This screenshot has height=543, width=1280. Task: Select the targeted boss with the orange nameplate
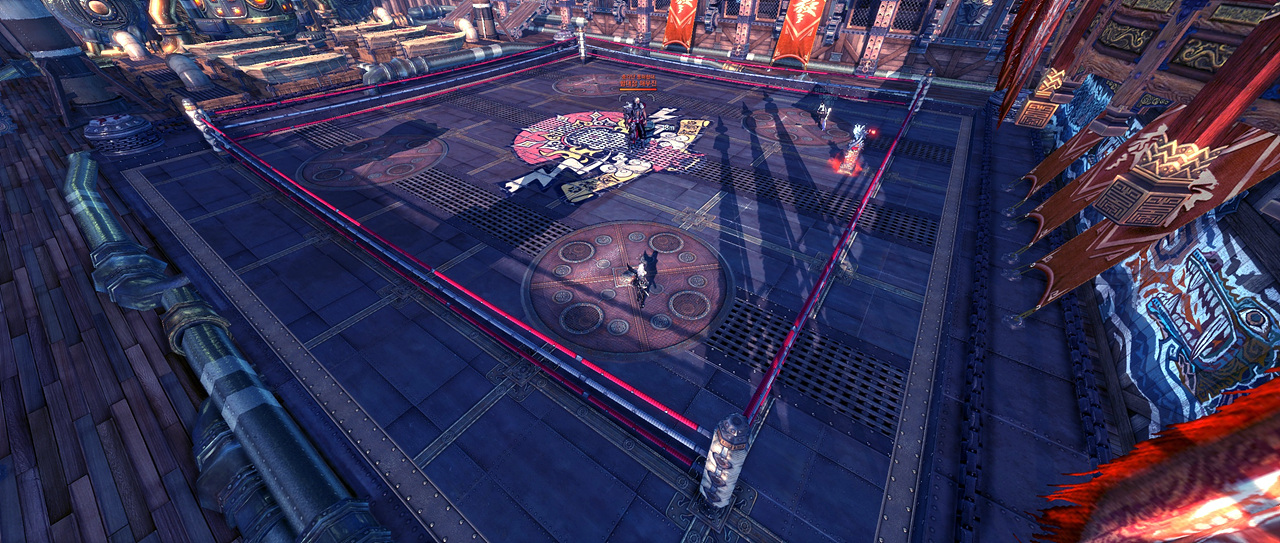pyautogui.click(x=636, y=121)
